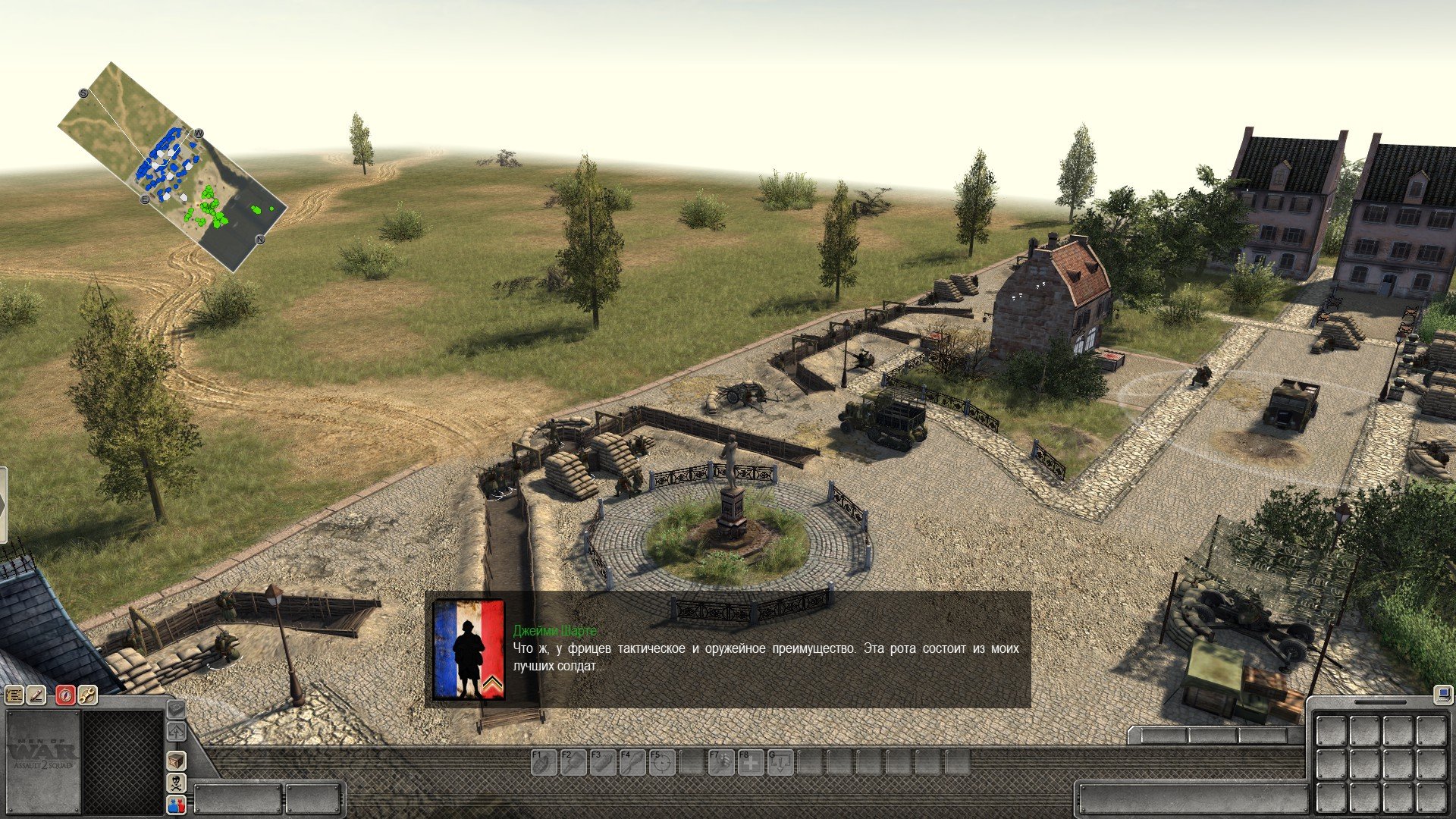
Task: Click the greyed upward arrow button
Action: pyautogui.click(x=176, y=732)
